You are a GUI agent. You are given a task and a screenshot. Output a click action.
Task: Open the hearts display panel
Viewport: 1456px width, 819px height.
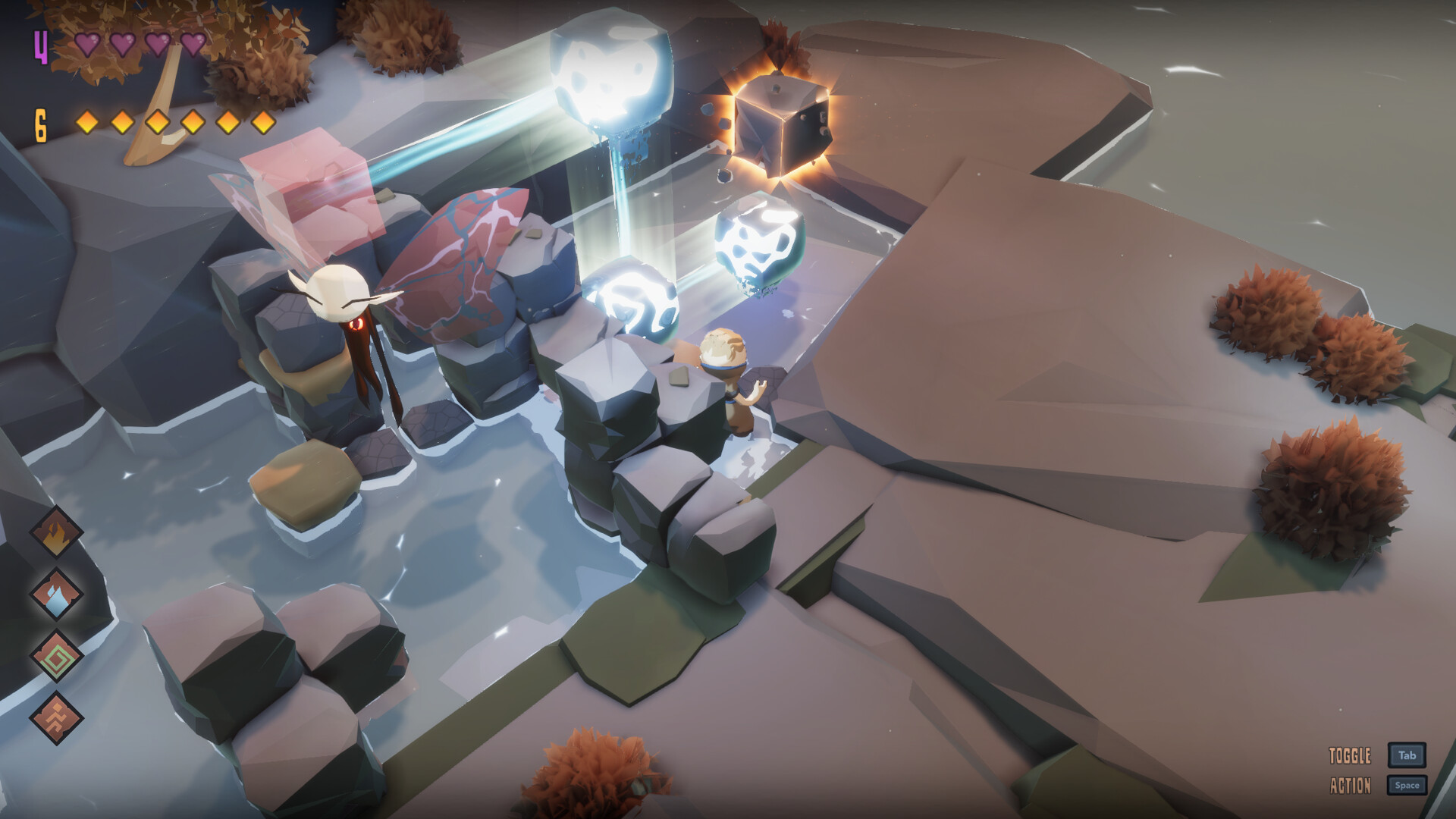pos(140,45)
